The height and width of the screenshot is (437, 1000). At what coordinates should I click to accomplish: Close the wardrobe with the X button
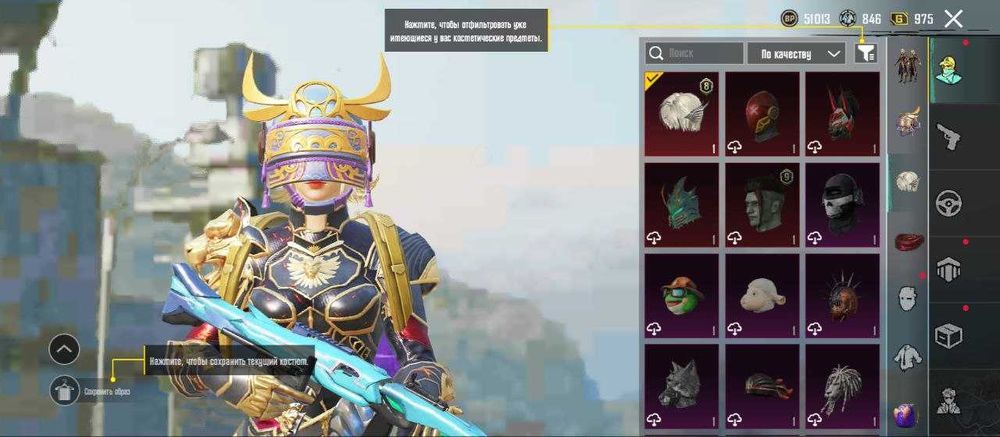click(953, 18)
